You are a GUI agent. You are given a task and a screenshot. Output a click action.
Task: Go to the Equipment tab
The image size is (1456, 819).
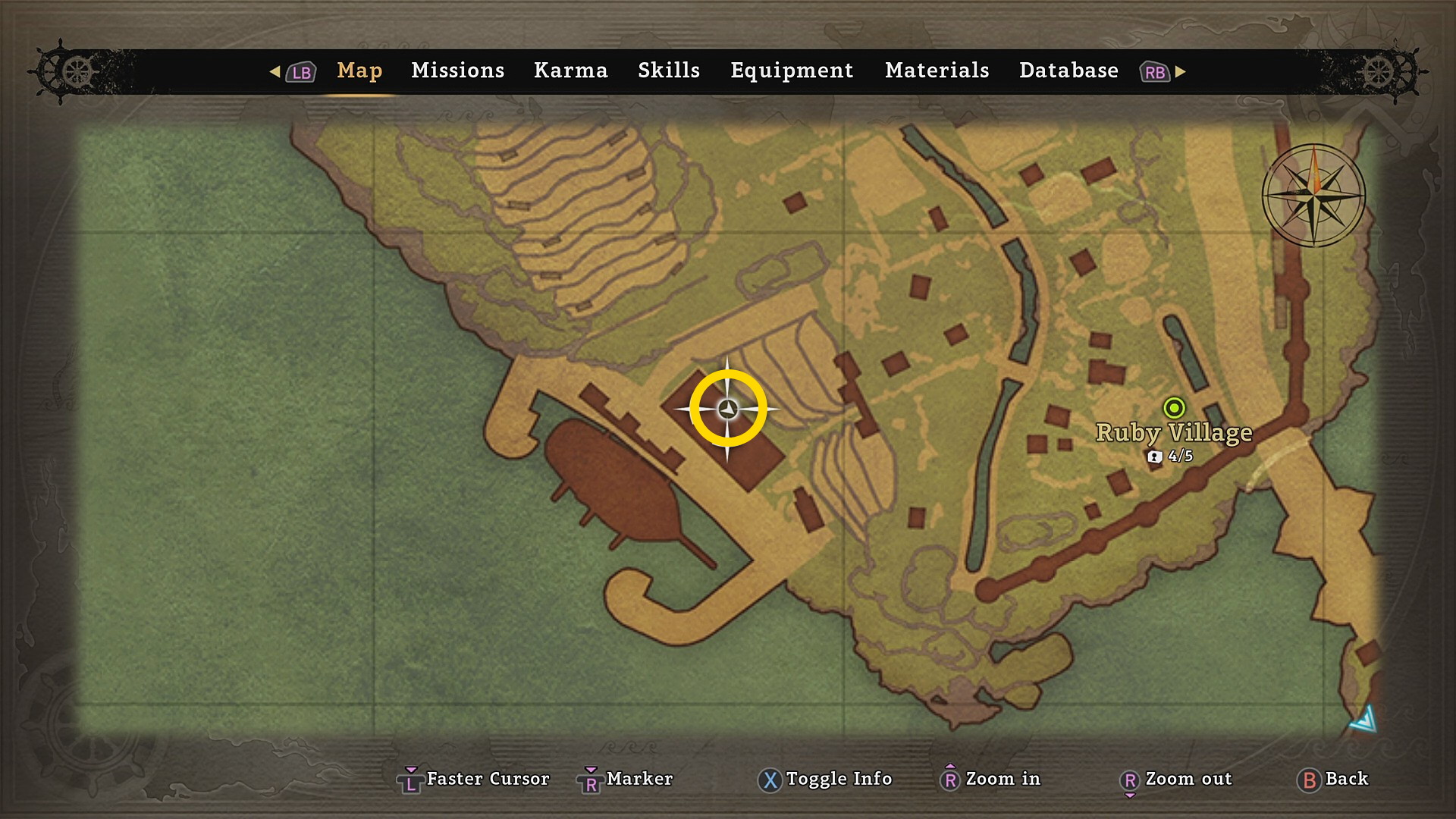click(x=792, y=71)
